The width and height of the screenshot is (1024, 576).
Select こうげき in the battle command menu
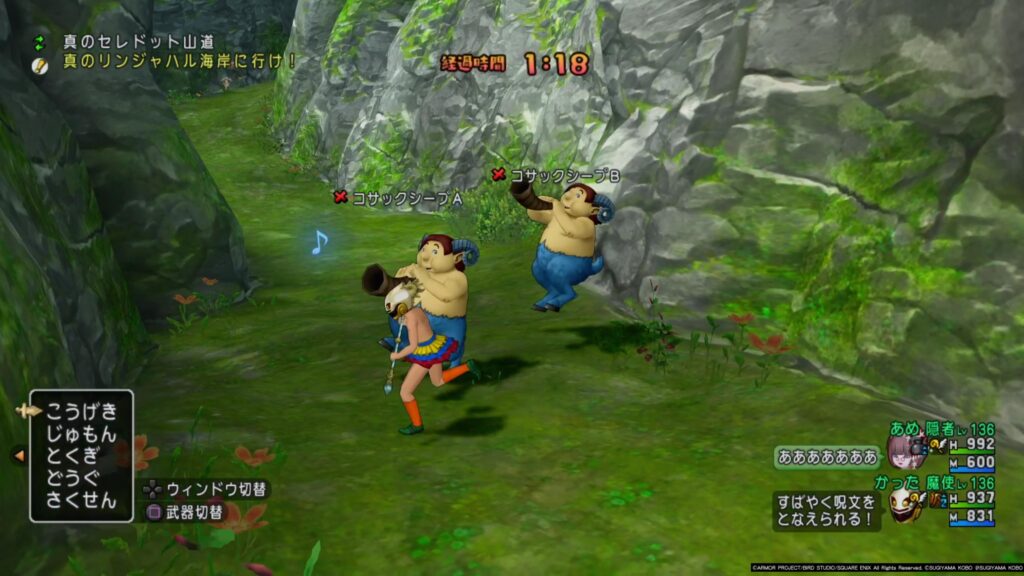click(81, 412)
